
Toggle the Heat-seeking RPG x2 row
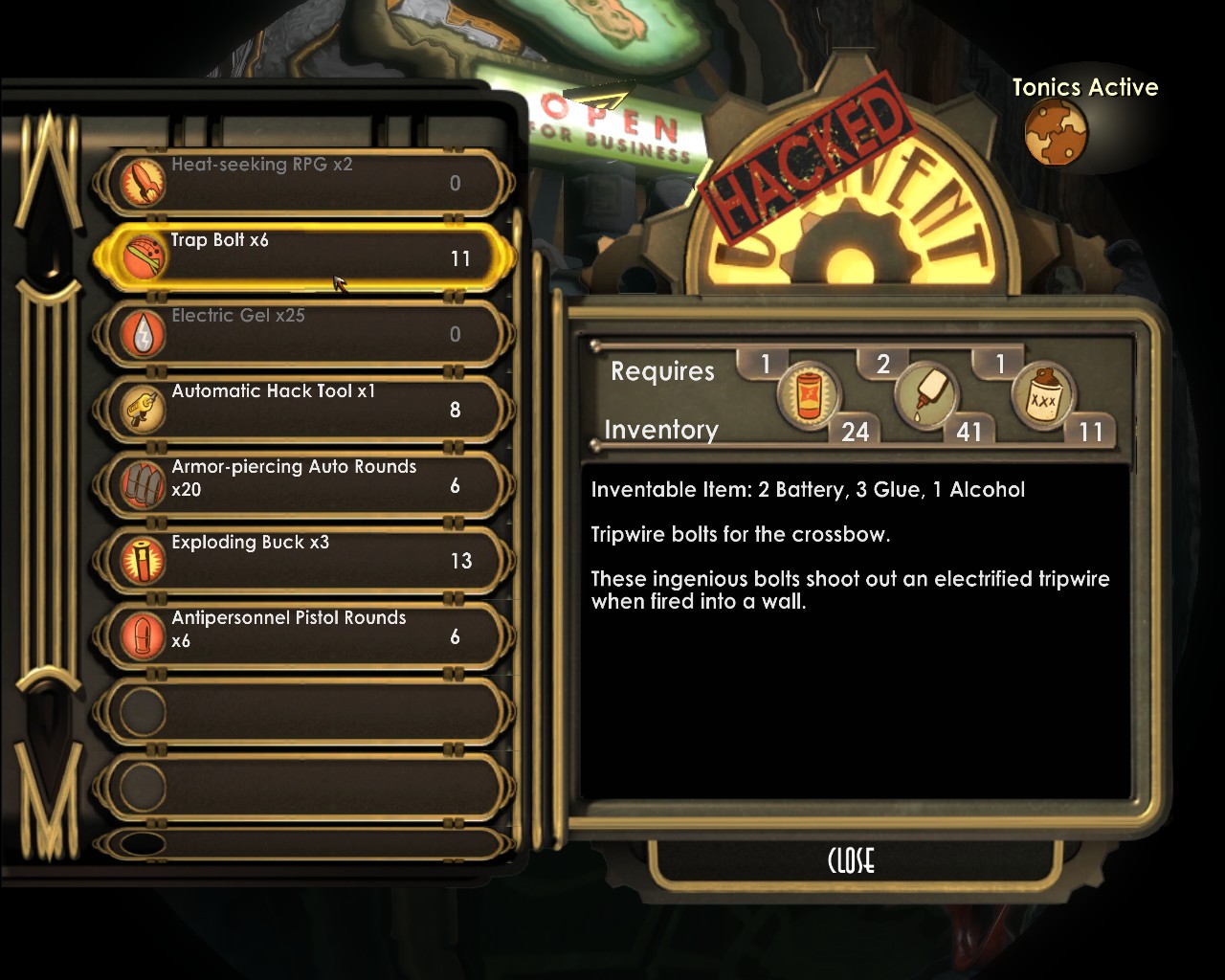click(306, 182)
